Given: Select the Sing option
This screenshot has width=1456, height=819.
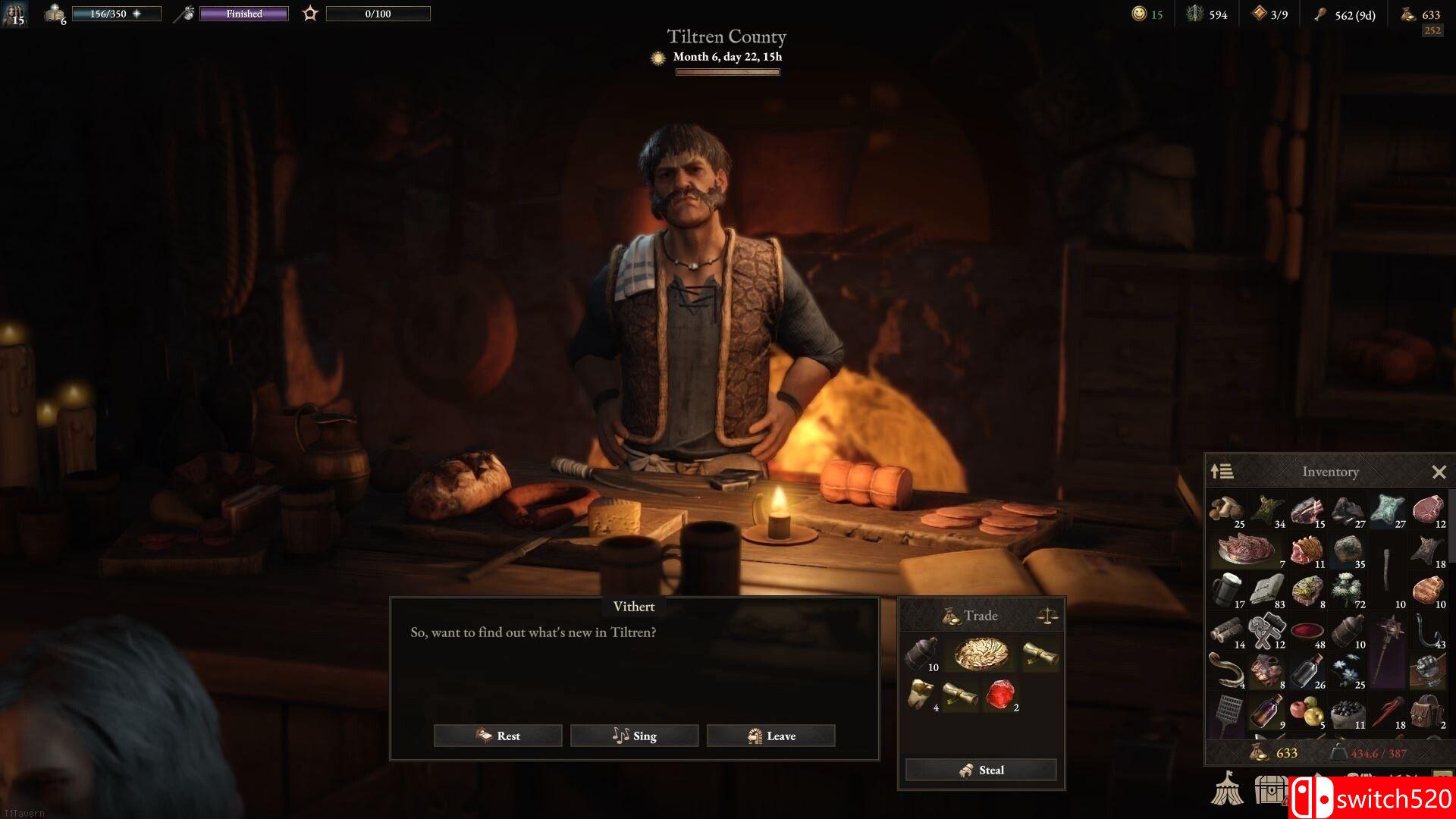Looking at the screenshot, I should 634,736.
